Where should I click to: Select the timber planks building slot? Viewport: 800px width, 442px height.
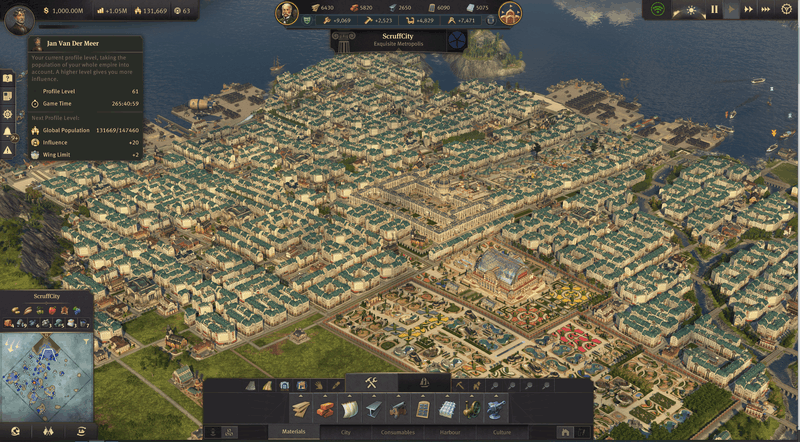pyautogui.click(x=301, y=408)
